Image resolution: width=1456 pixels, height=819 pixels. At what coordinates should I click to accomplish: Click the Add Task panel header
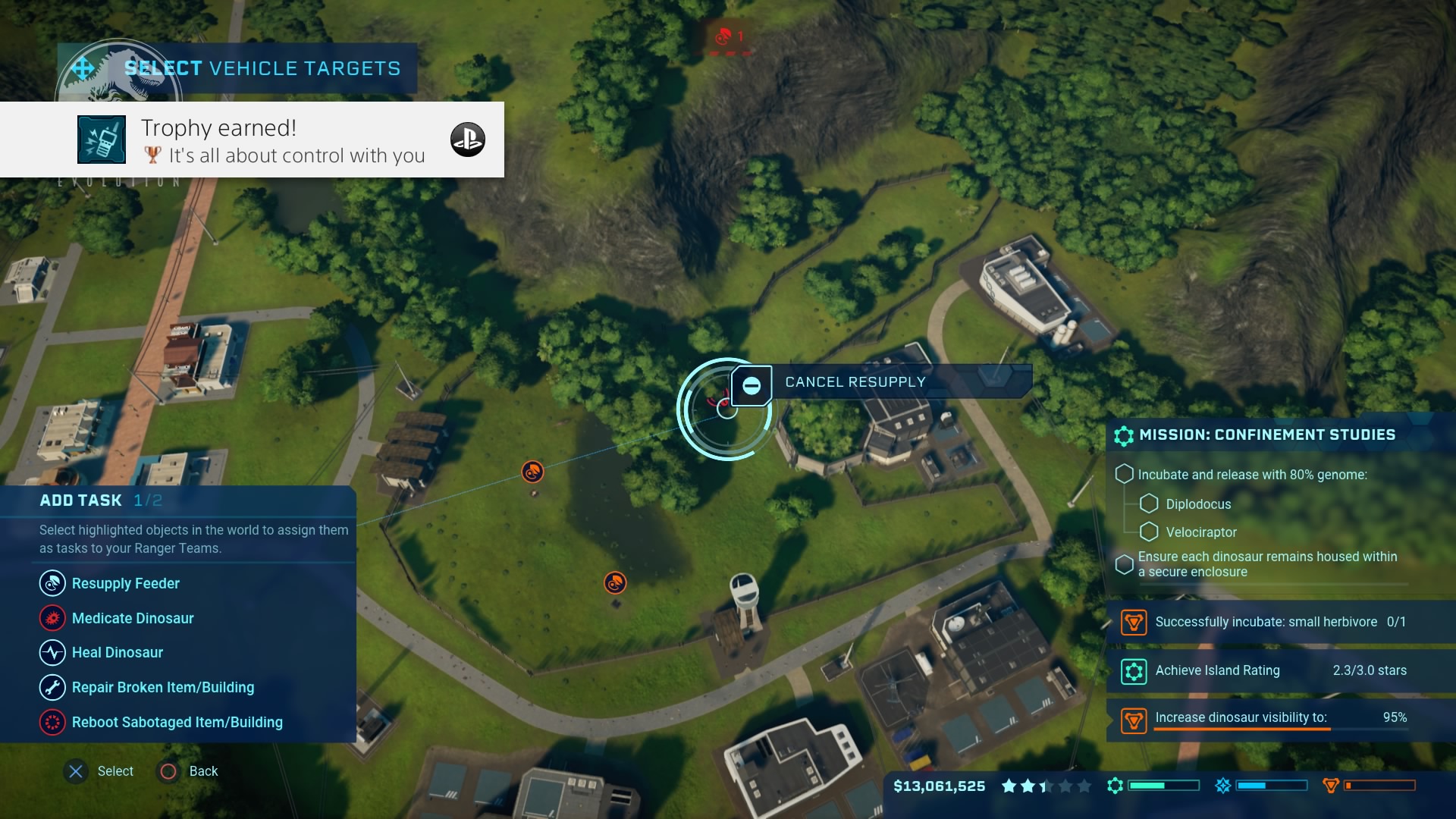[80, 500]
